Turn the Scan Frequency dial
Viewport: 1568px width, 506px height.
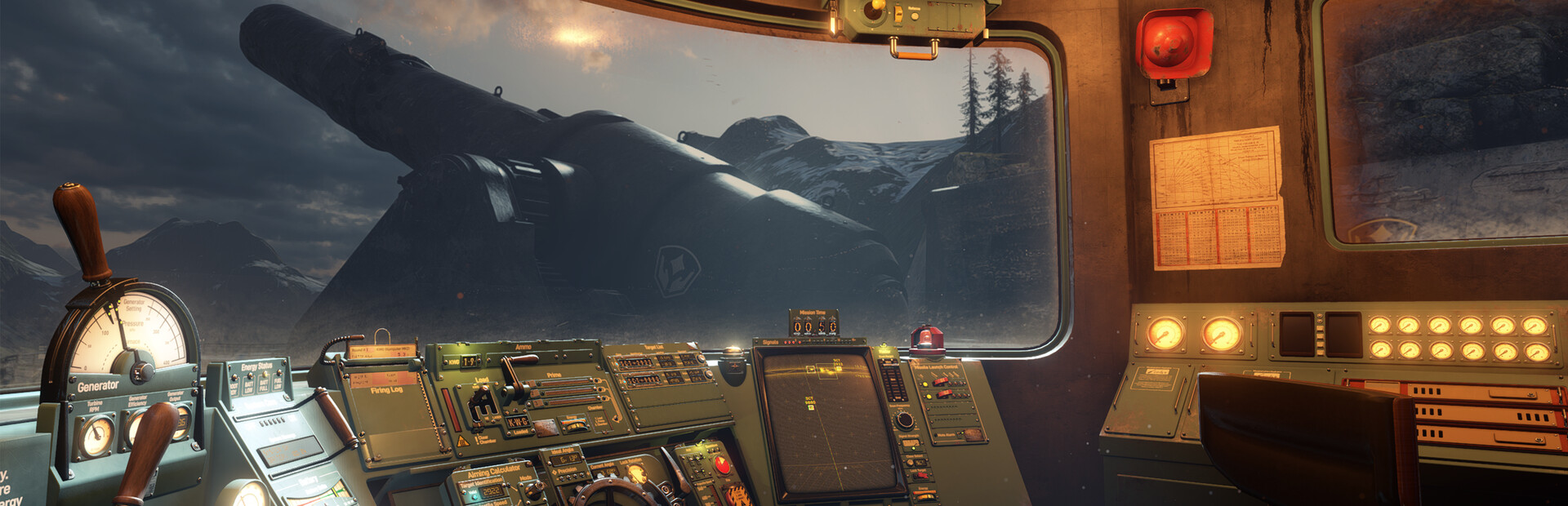click(903, 420)
